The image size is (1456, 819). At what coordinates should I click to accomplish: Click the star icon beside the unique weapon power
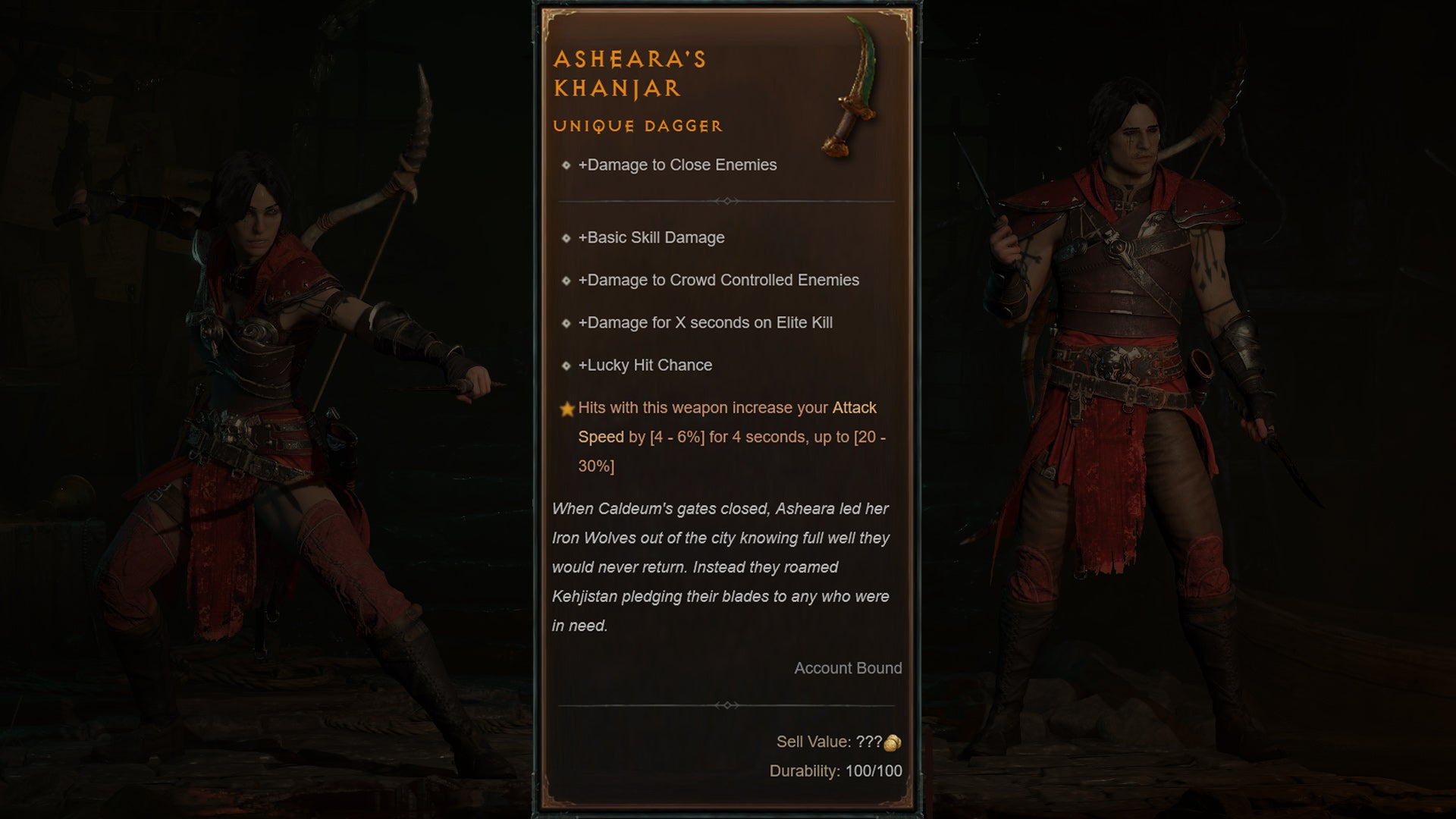click(566, 407)
